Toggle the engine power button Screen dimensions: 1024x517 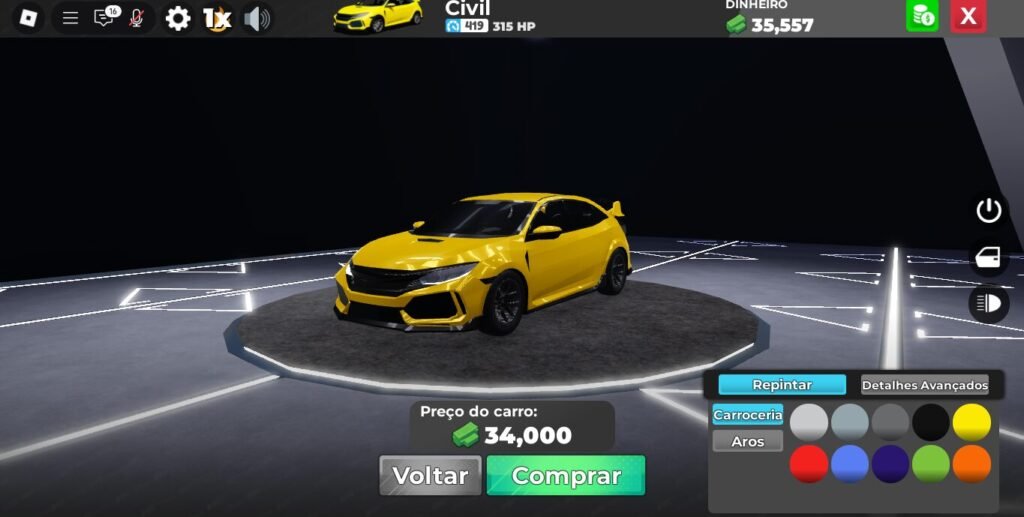pyautogui.click(x=988, y=211)
